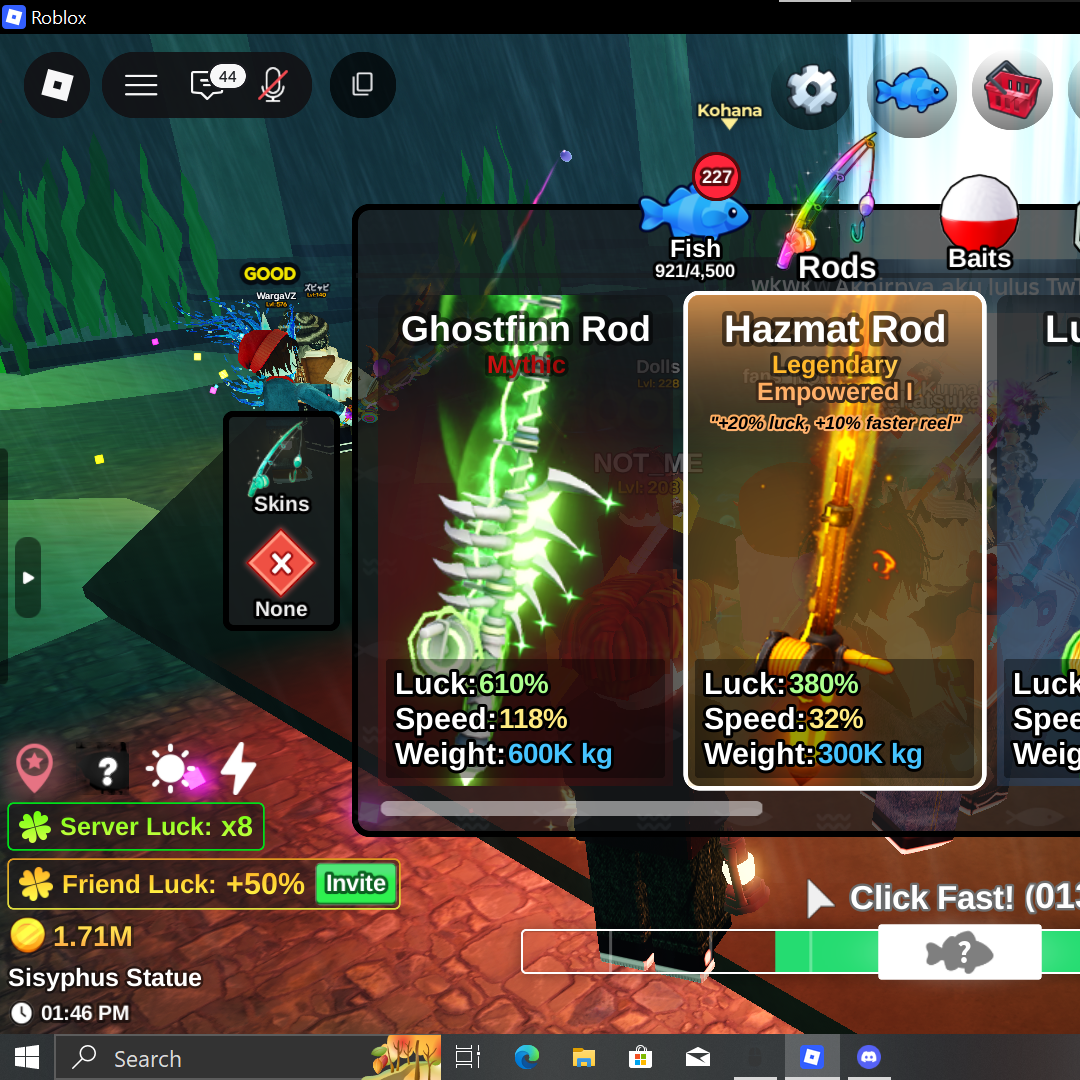This screenshot has width=1080, height=1080.
Task: Click the pink location pin icon
Action: click(35, 768)
